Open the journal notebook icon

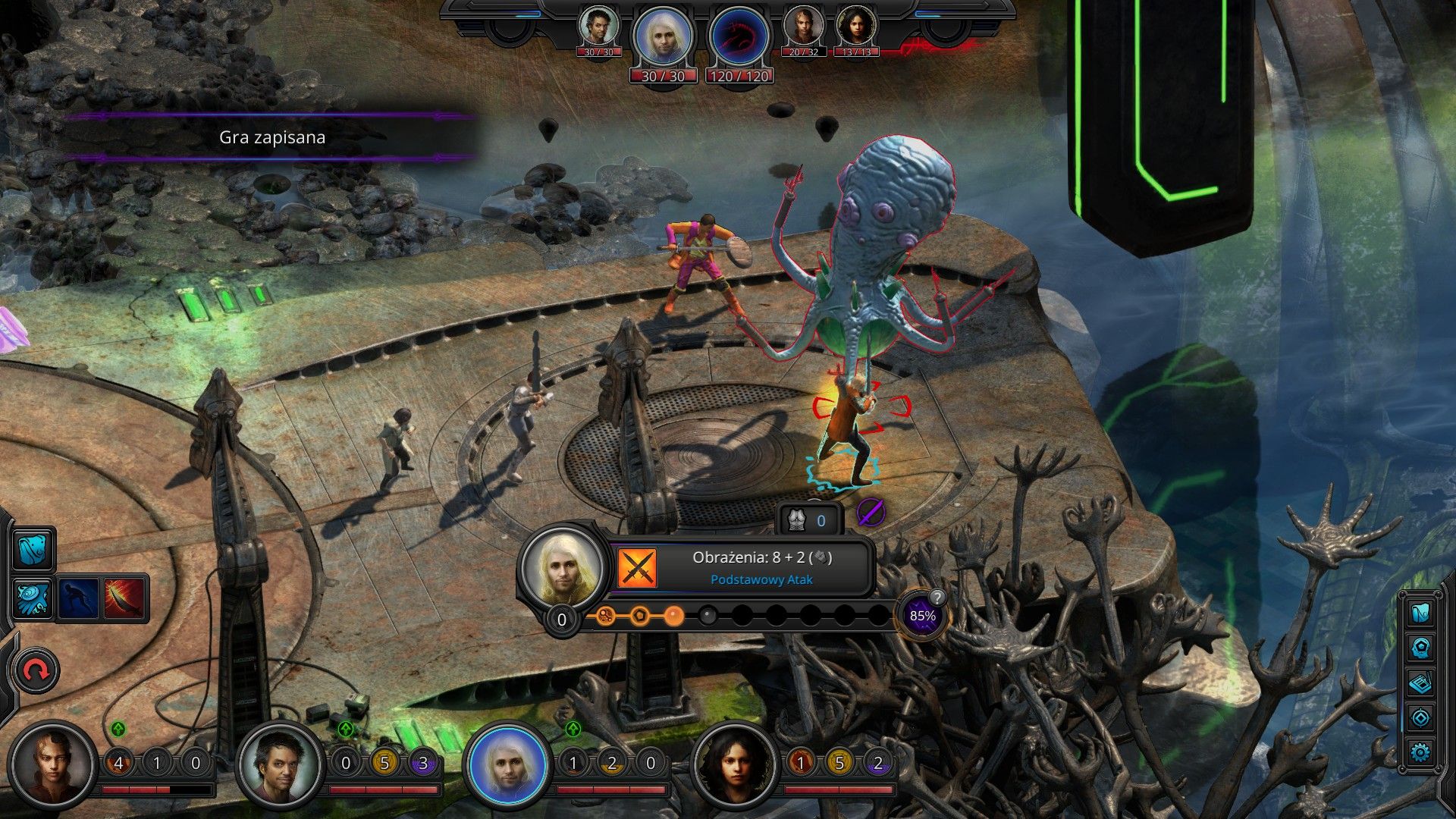[1420, 683]
